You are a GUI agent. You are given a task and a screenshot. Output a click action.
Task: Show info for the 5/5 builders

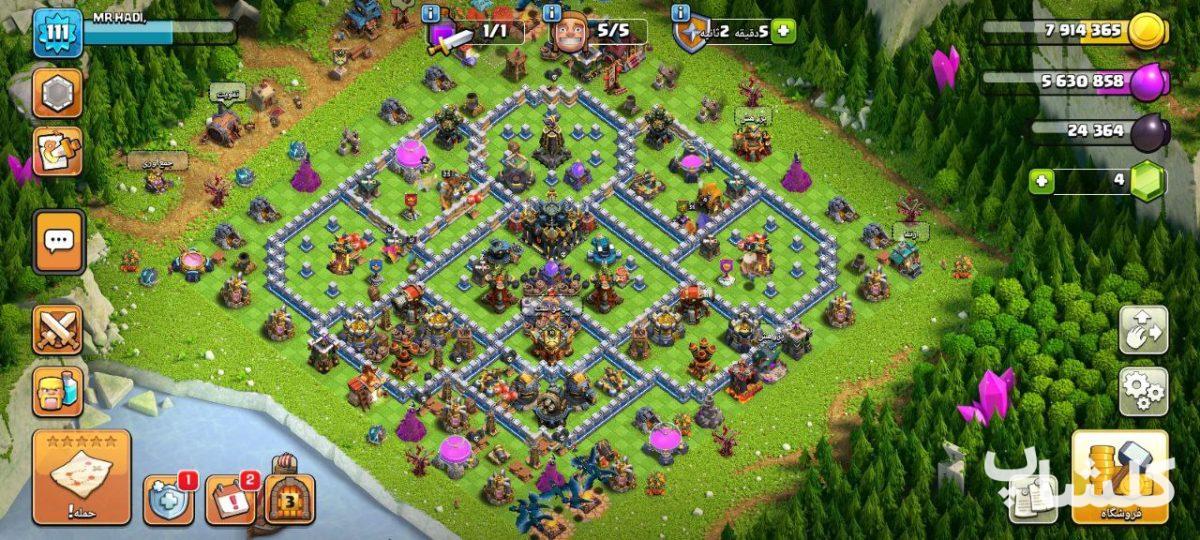[552, 13]
